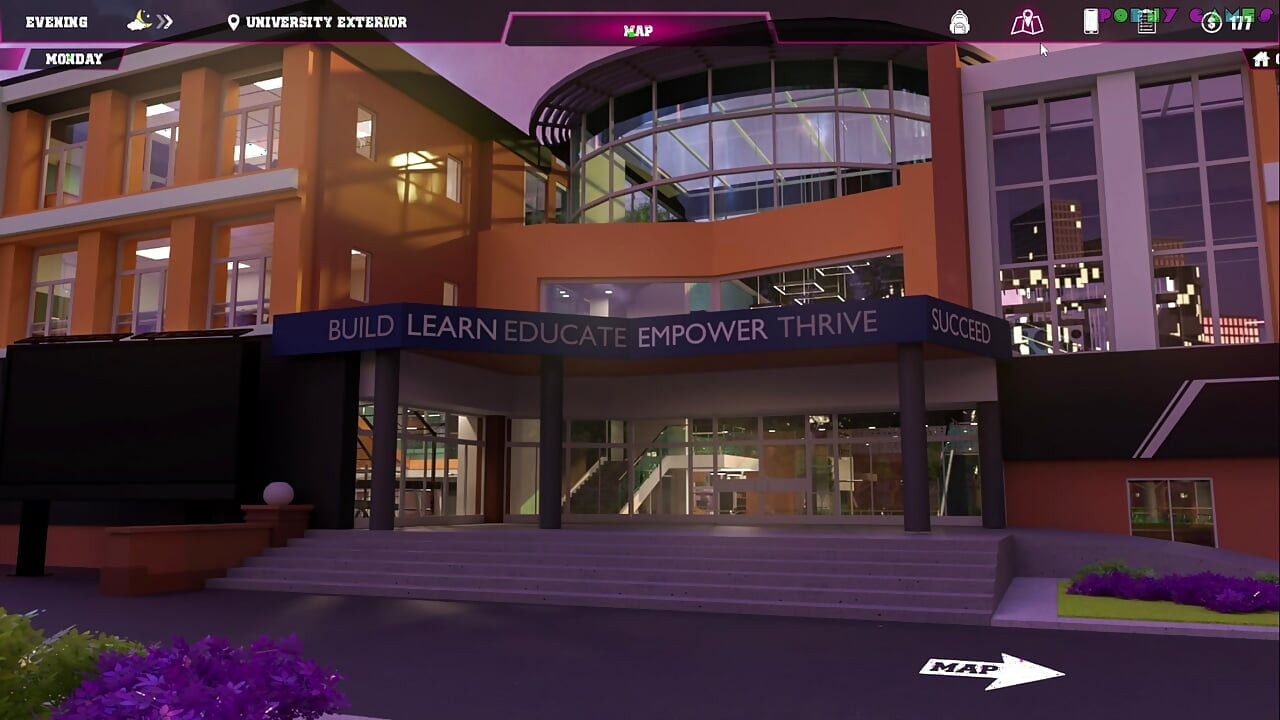Viewport: 1280px width, 720px height.
Task: Click the white MAP arrow on the street
Action: point(990,670)
